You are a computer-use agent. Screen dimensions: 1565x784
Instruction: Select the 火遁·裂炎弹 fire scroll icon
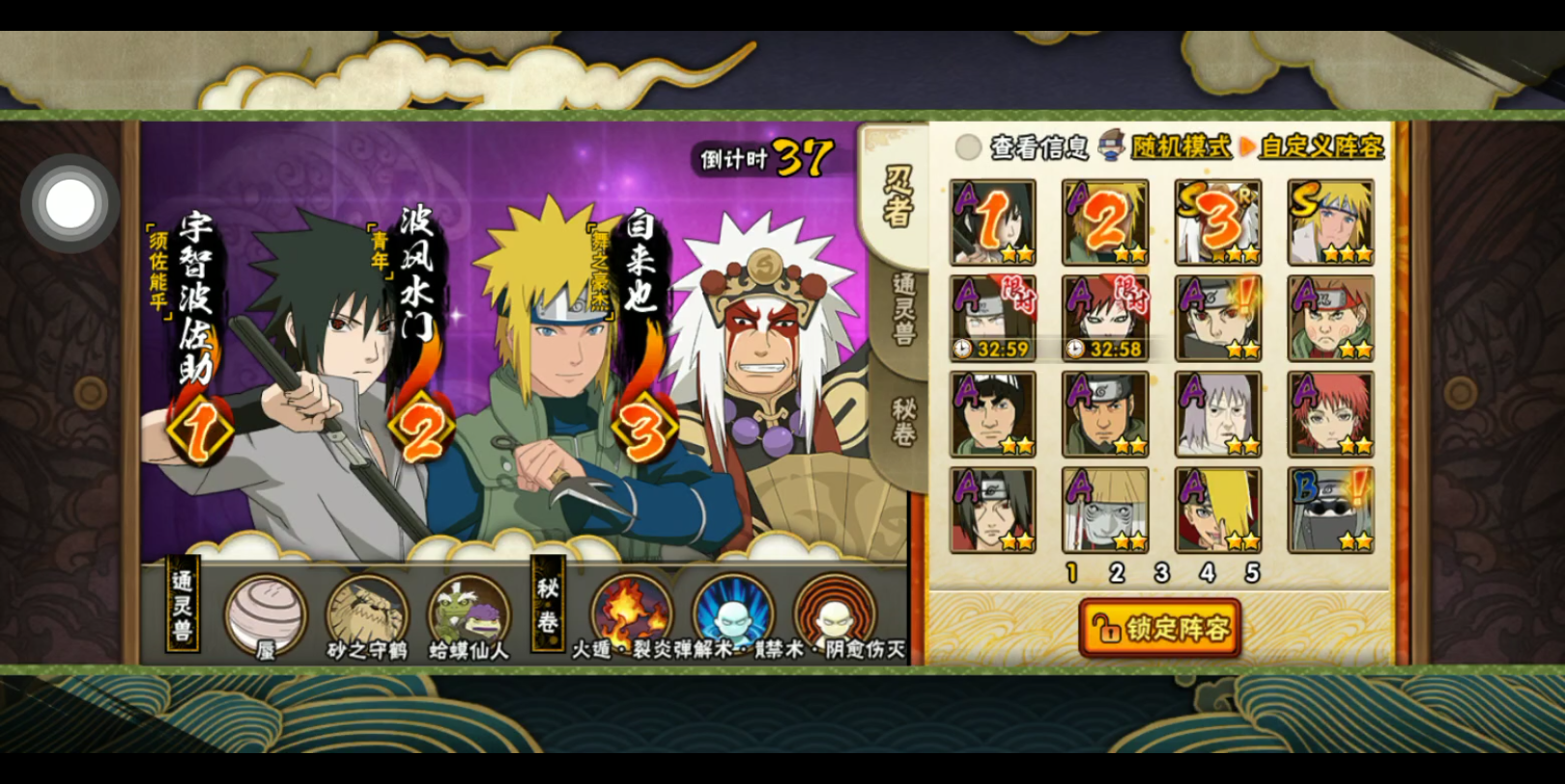(631, 614)
